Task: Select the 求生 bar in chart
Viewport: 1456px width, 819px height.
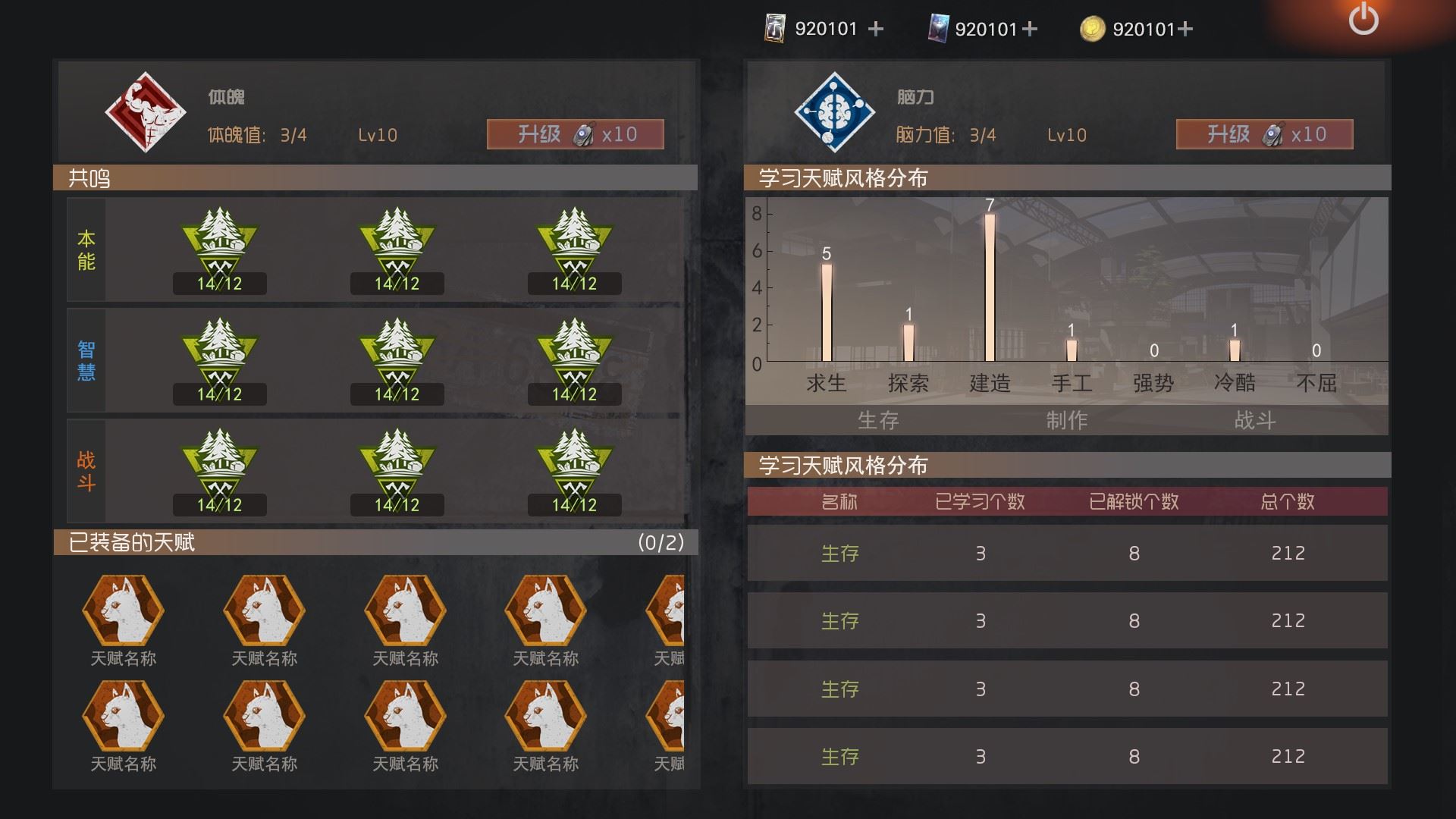Action: [827, 312]
